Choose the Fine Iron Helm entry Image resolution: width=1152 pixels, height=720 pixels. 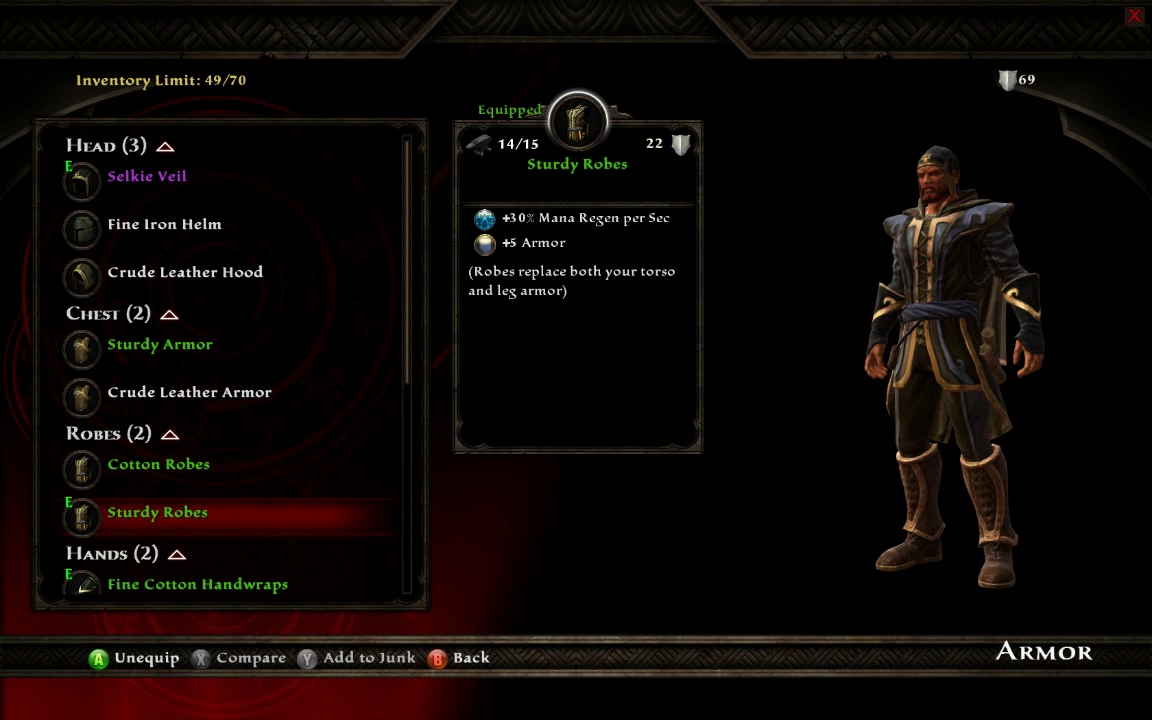coord(164,225)
